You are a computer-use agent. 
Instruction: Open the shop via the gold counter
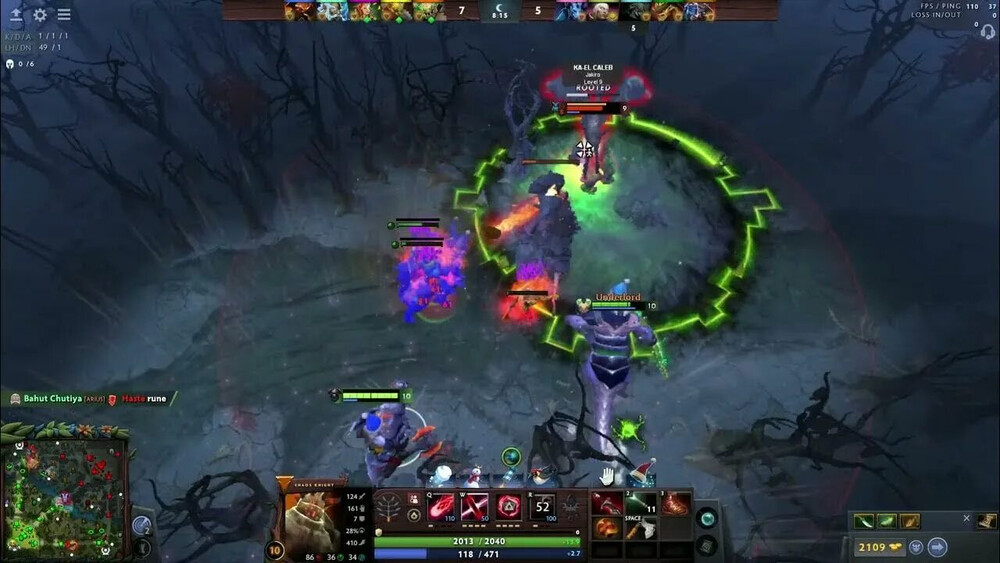tap(880, 547)
